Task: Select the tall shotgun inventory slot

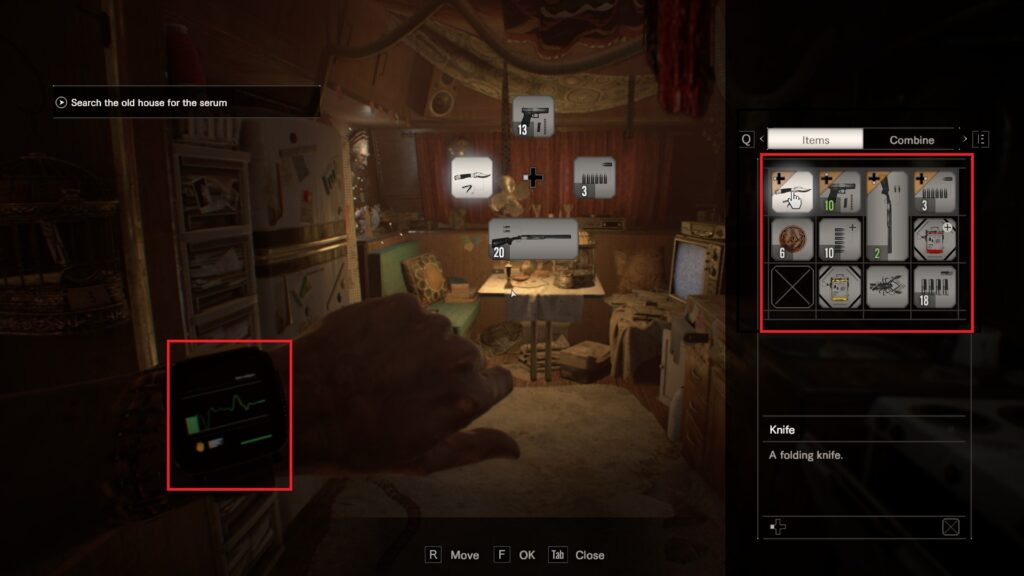Action: point(887,216)
